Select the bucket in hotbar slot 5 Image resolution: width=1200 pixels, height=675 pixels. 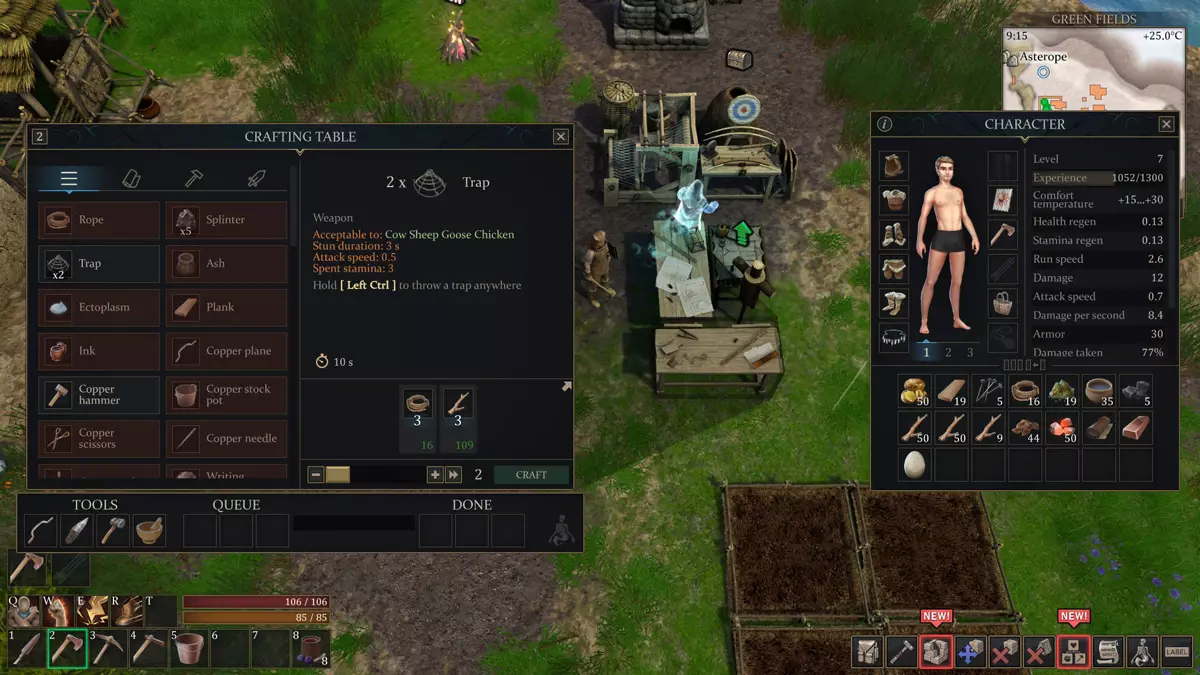[x=187, y=650]
